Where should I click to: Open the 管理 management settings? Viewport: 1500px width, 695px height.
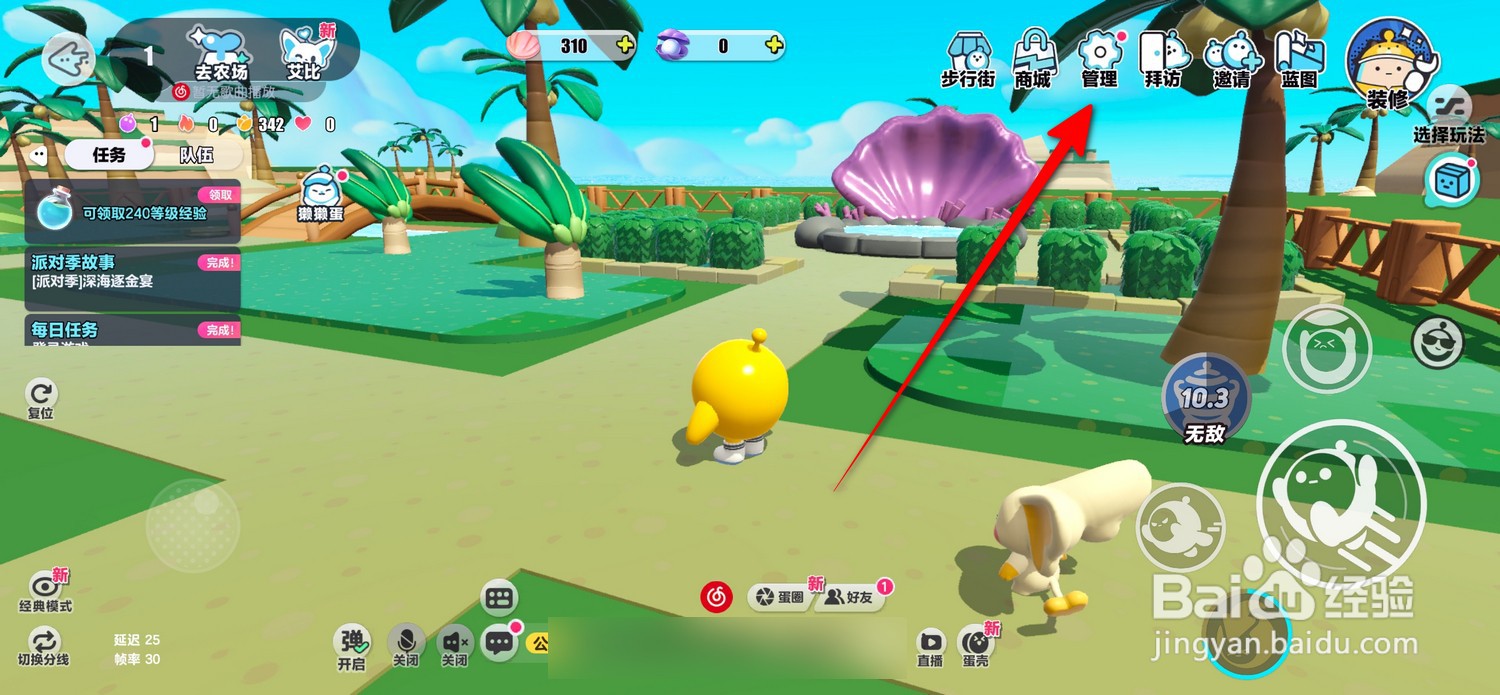coord(1100,60)
